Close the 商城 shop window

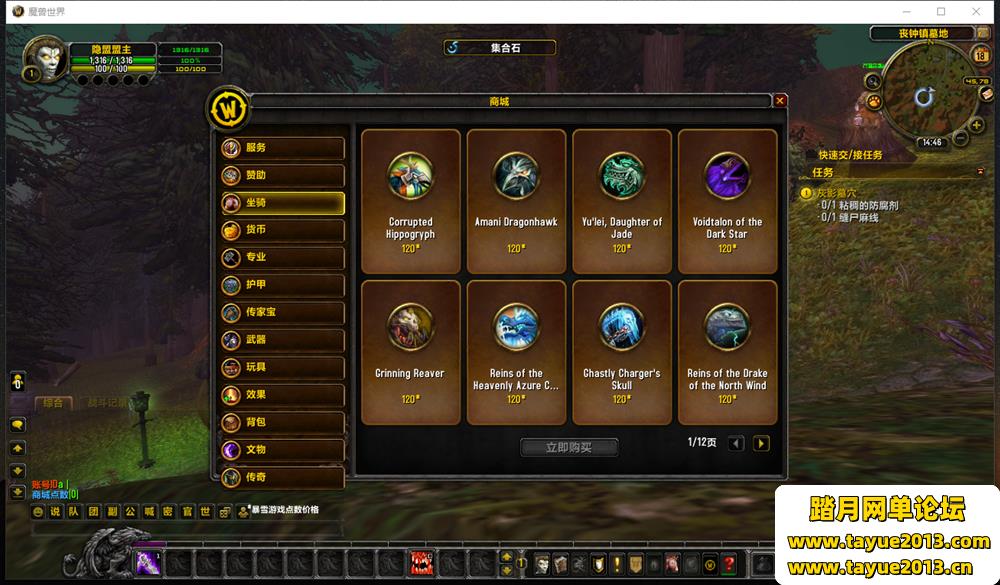pos(780,101)
